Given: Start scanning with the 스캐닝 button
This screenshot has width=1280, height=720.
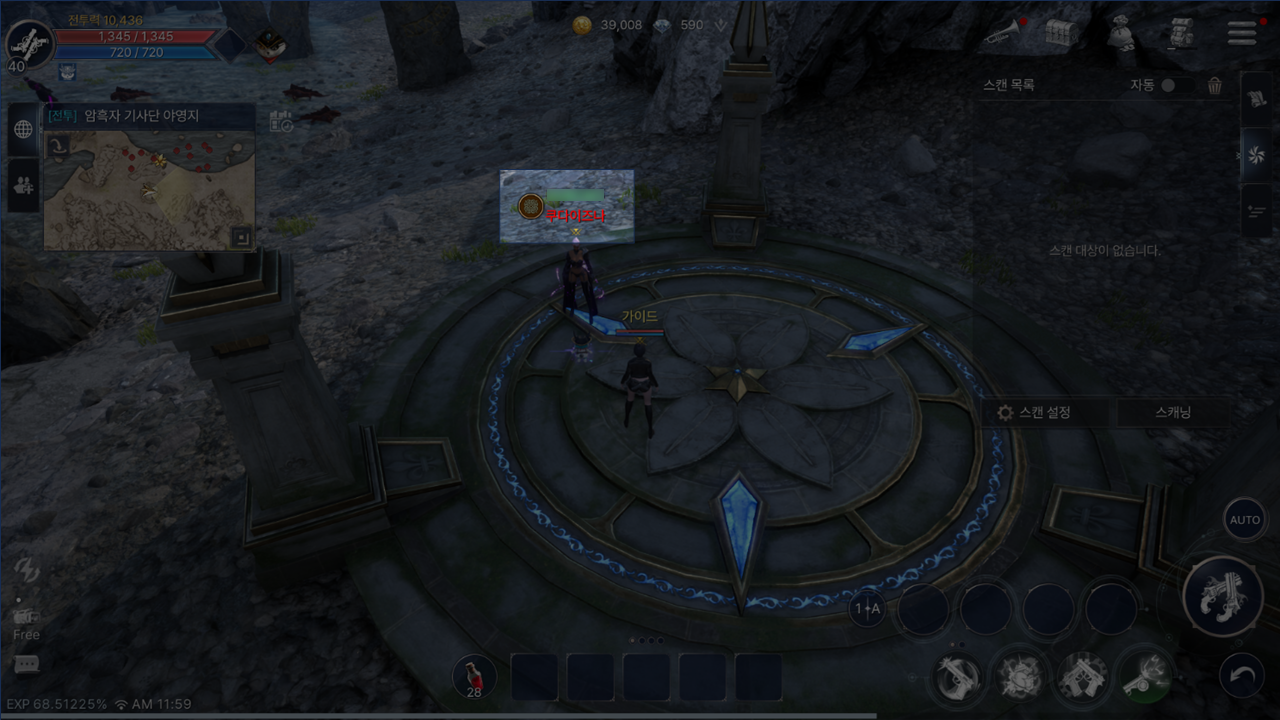Looking at the screenshot, I should [1173, 412].
